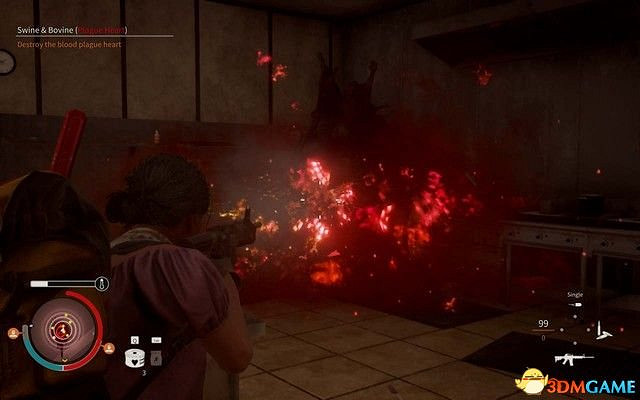Viewport: 640px width, 400px height.
Task: Select the assault rifle weapon icon
Action: click(x=574, y=358)
